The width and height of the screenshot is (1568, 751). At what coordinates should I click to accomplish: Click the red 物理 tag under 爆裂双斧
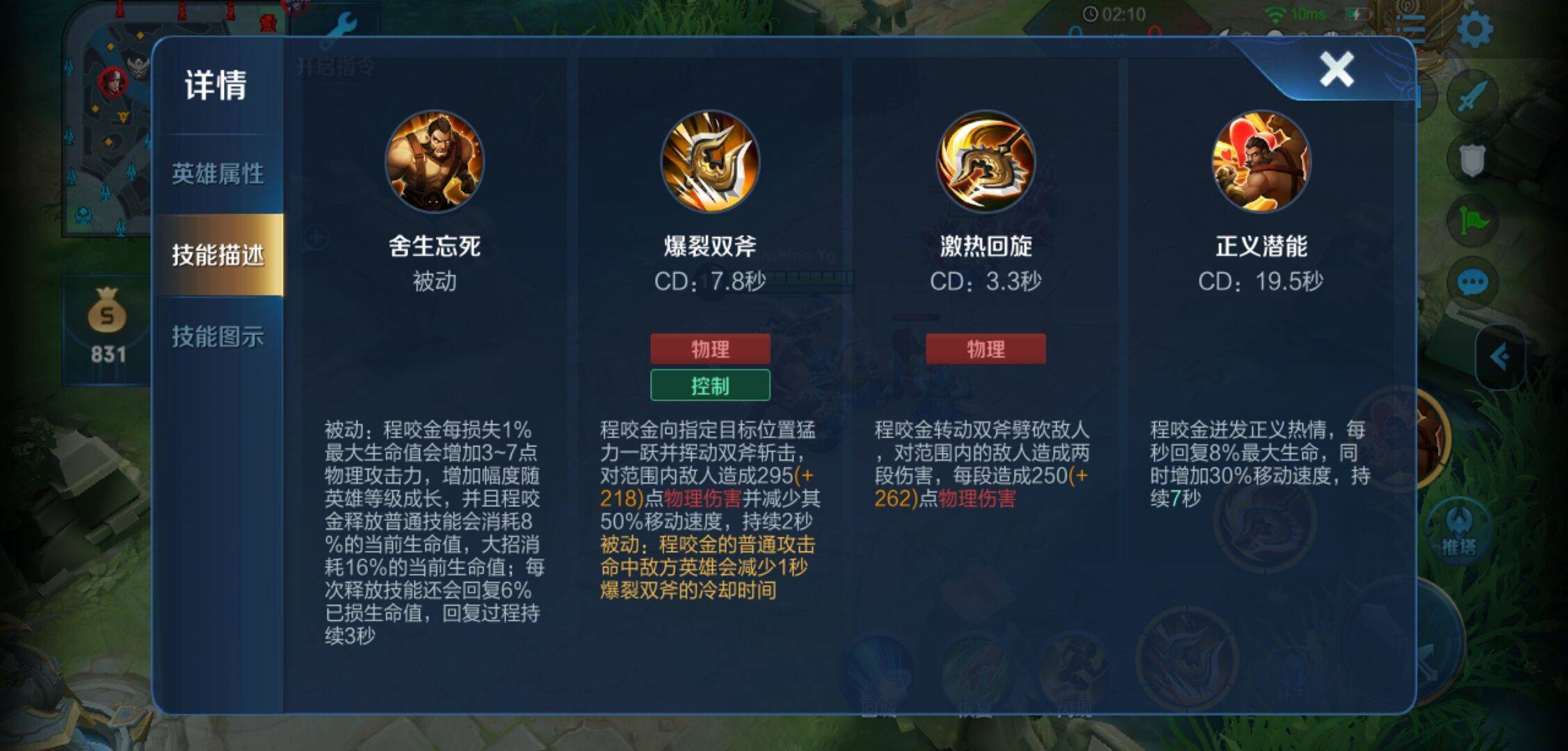[709, 350]
